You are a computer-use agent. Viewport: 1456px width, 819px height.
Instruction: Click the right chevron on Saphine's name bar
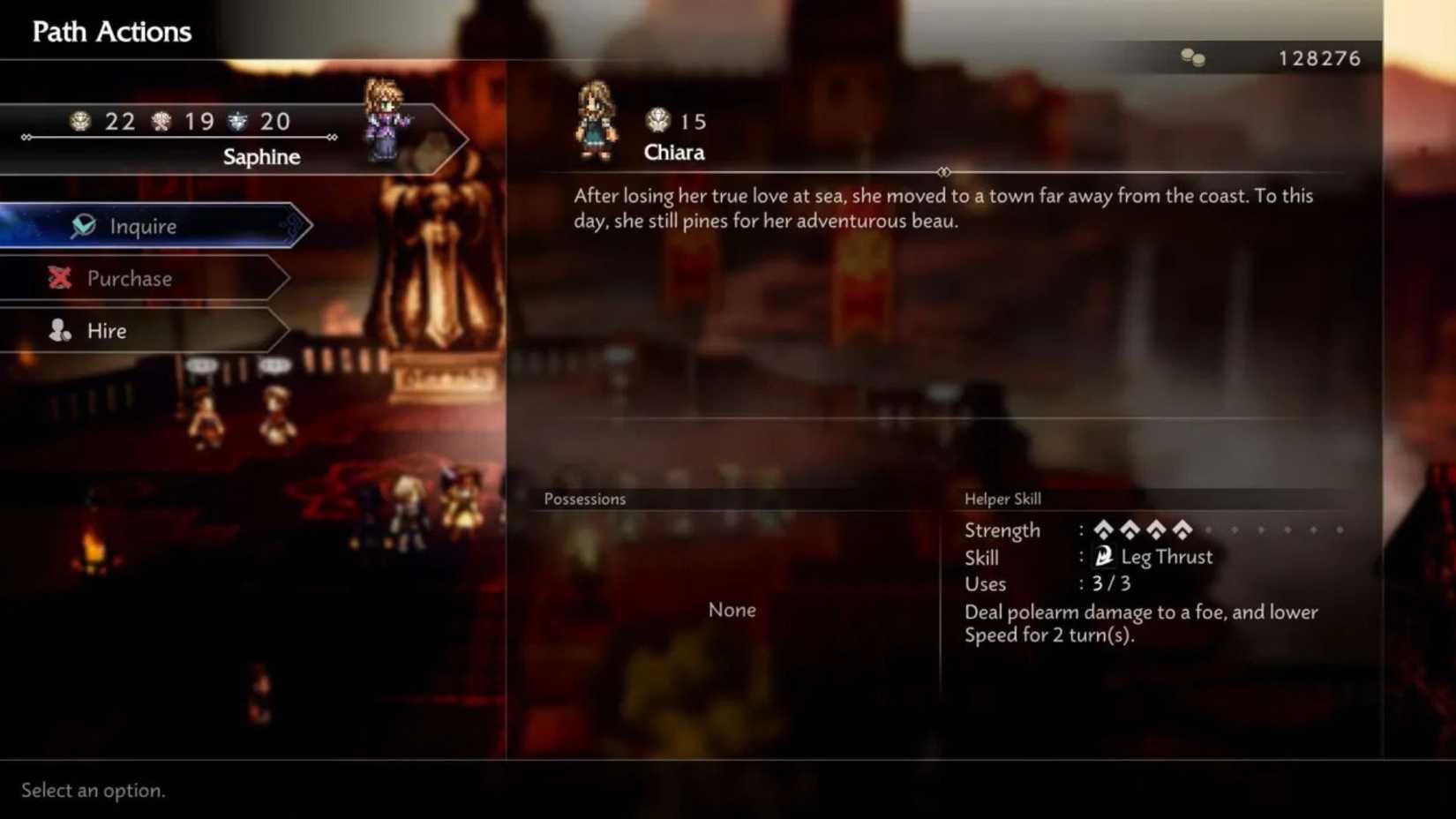[x=331, y=138]
